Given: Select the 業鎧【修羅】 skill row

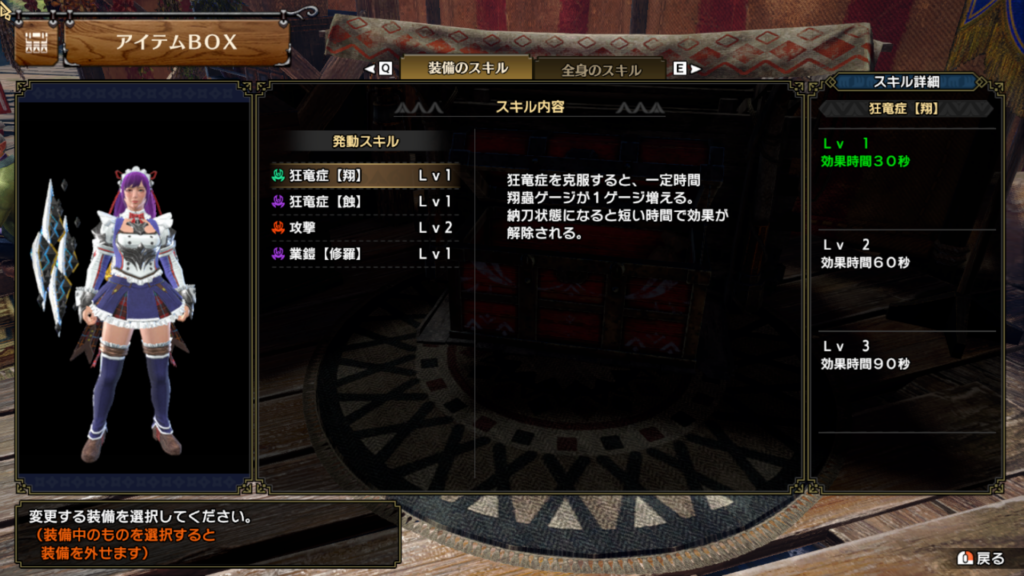Looking at the screenshot, I should point(365,254).
